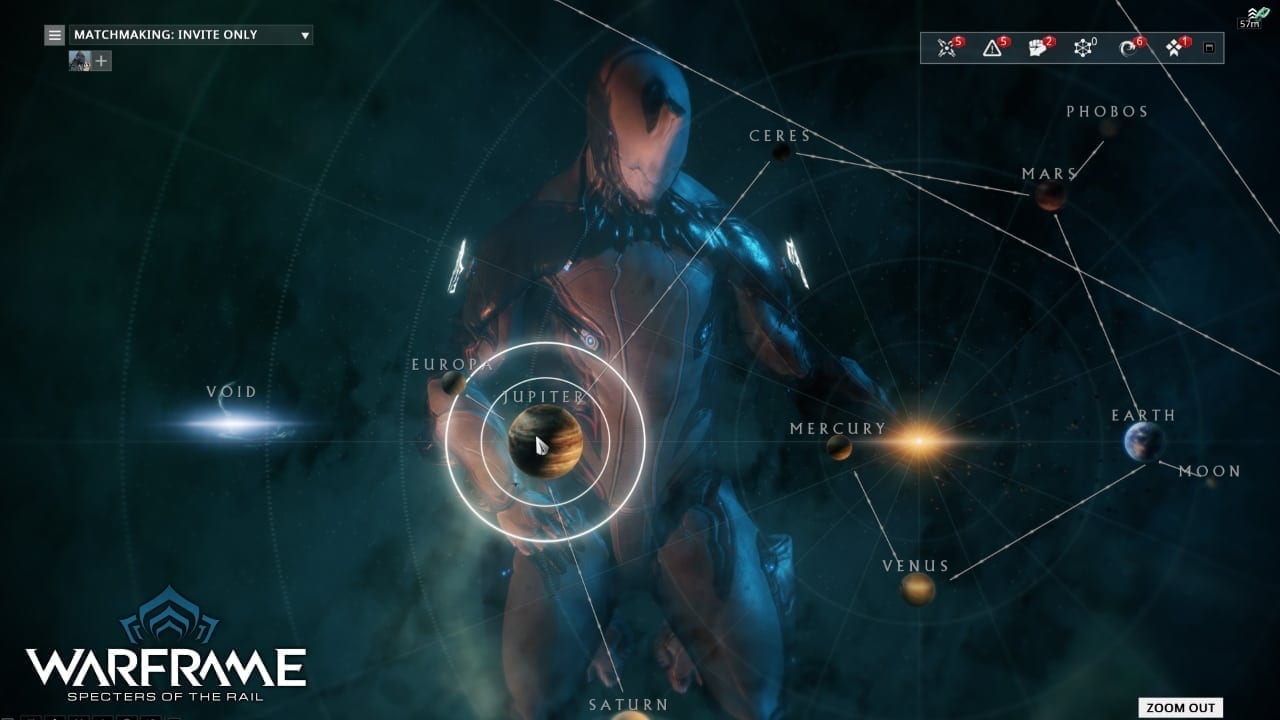Add a squad member with the plus button

(102, 61)
